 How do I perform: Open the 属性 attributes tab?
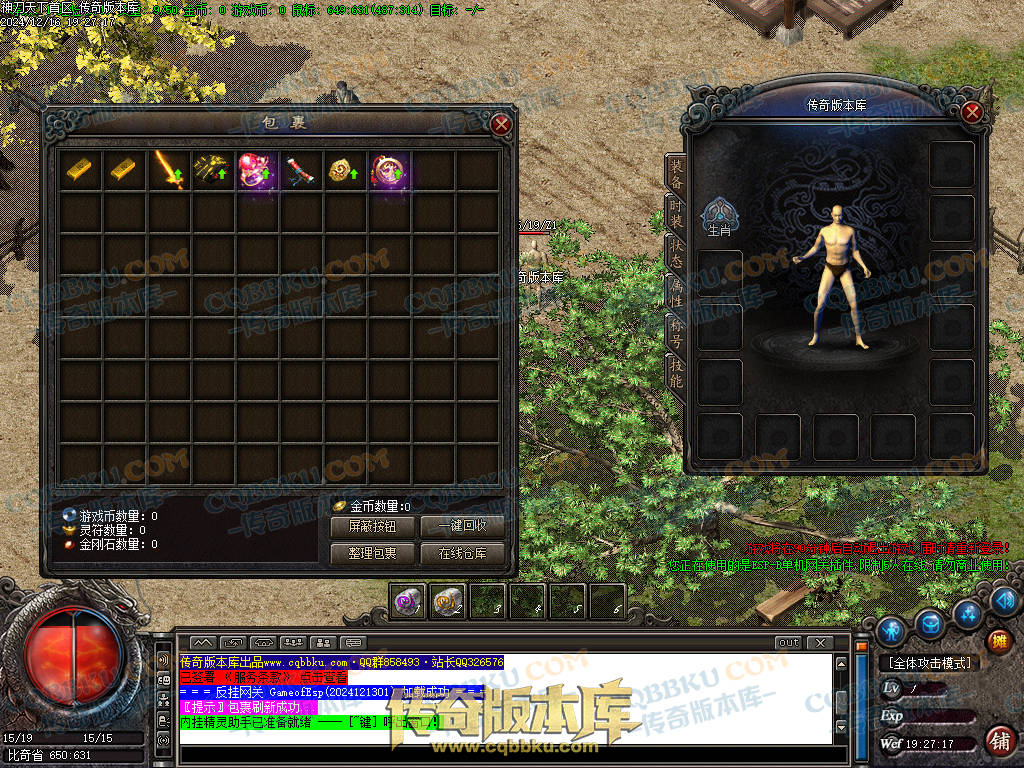coord(676,291)
